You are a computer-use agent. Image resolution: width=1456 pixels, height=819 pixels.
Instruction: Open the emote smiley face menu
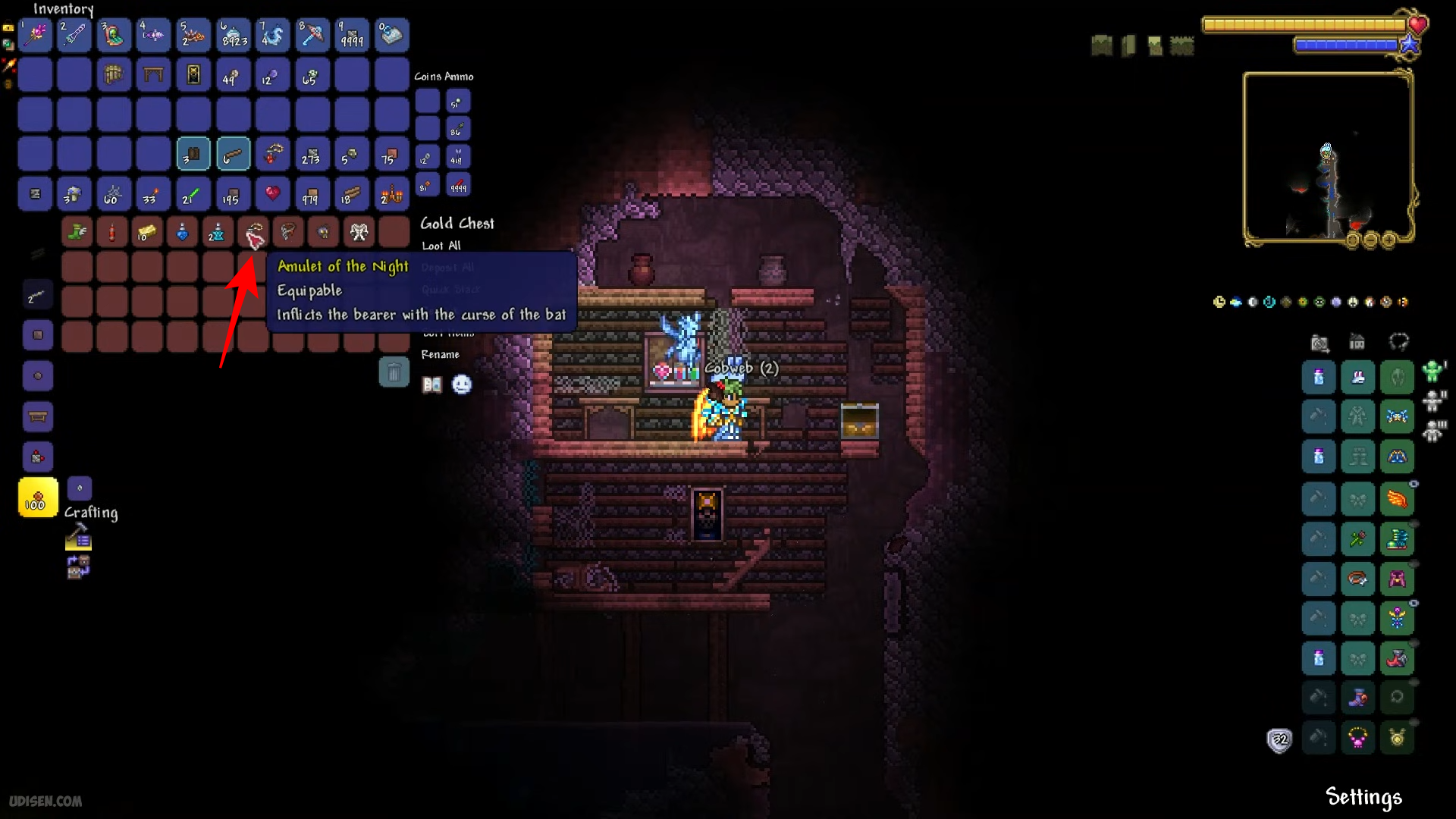(x=462, y=385)
